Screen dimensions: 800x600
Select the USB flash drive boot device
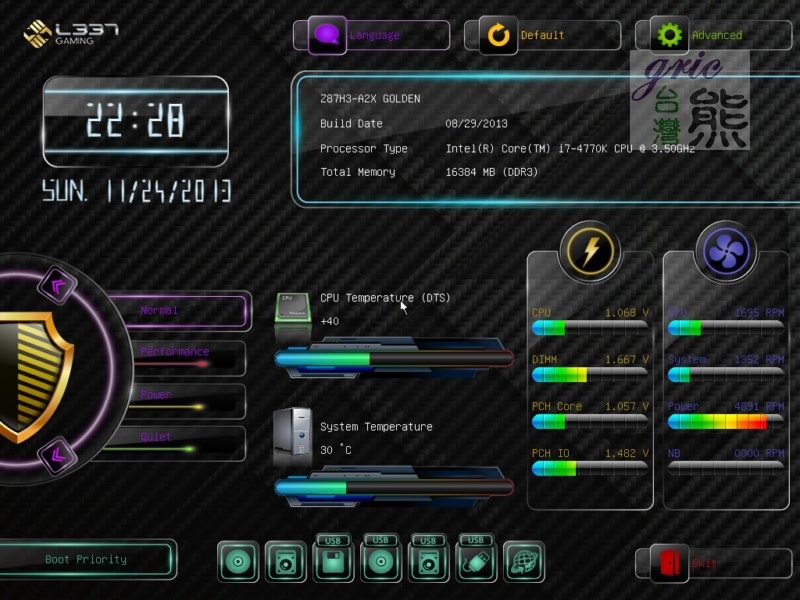(477, 560)
